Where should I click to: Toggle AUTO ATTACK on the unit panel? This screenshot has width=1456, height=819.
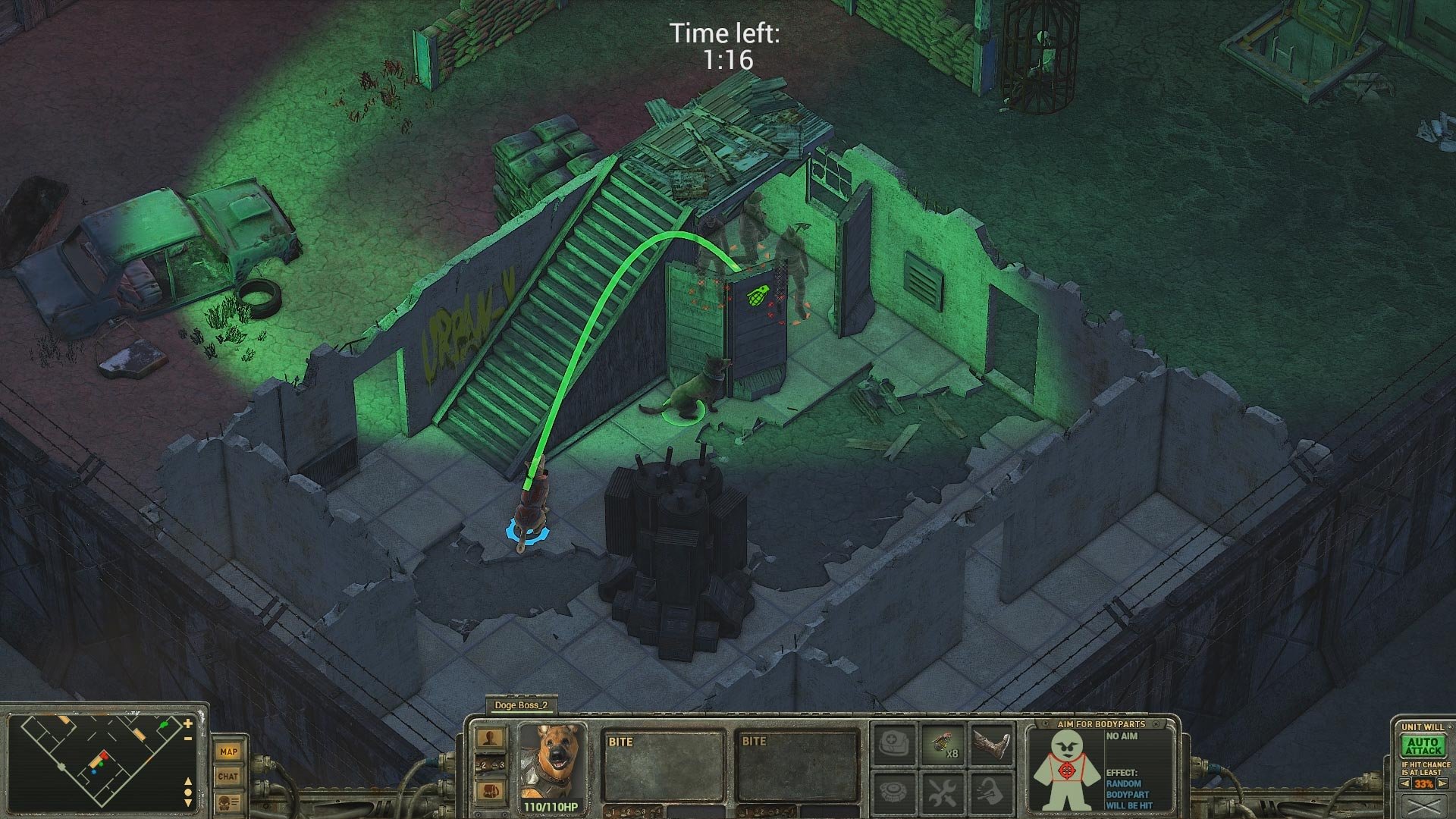1423,746
